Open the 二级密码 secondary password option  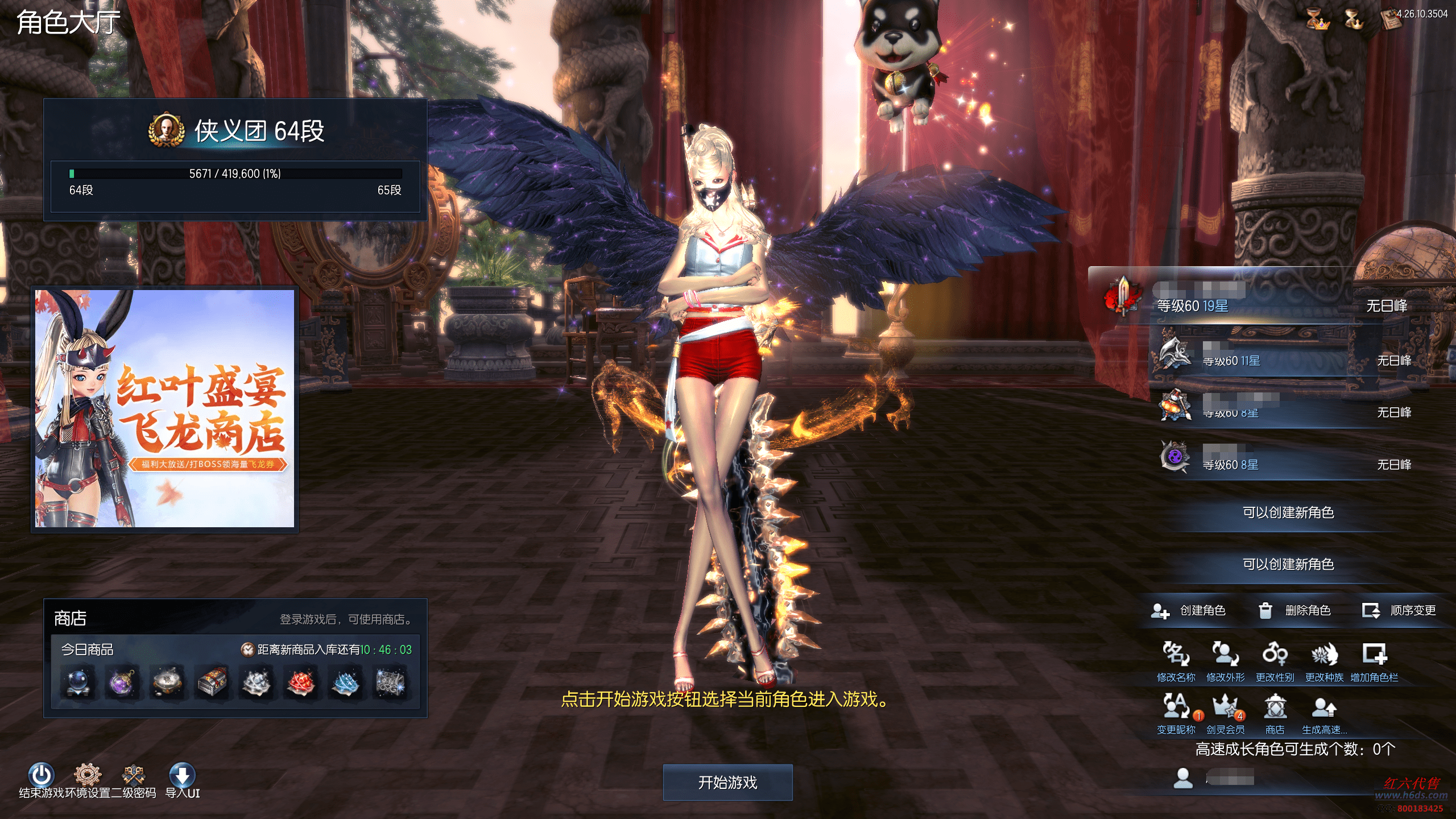134,776
